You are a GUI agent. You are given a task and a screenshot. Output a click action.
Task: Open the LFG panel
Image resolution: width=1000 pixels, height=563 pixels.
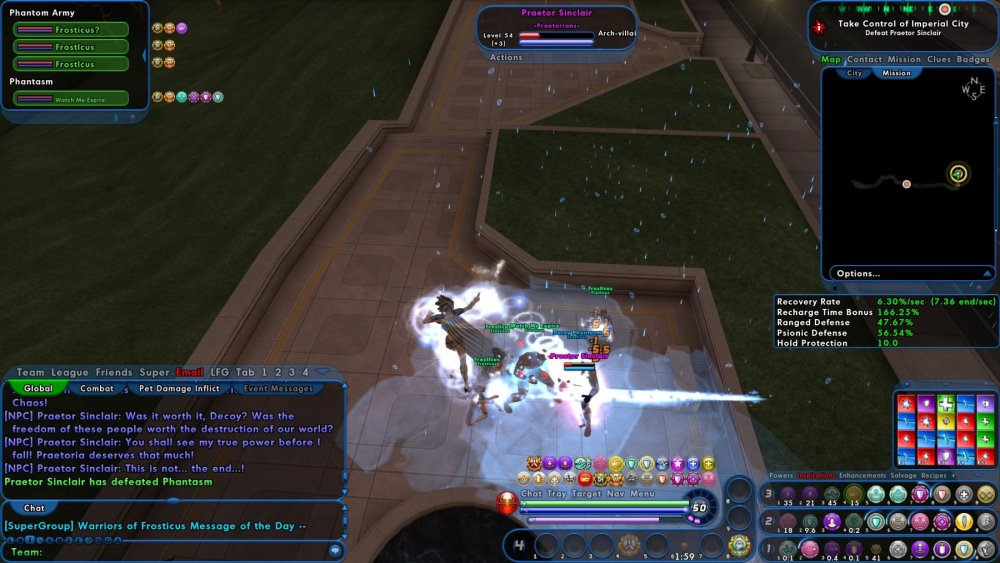click(220, 372)
